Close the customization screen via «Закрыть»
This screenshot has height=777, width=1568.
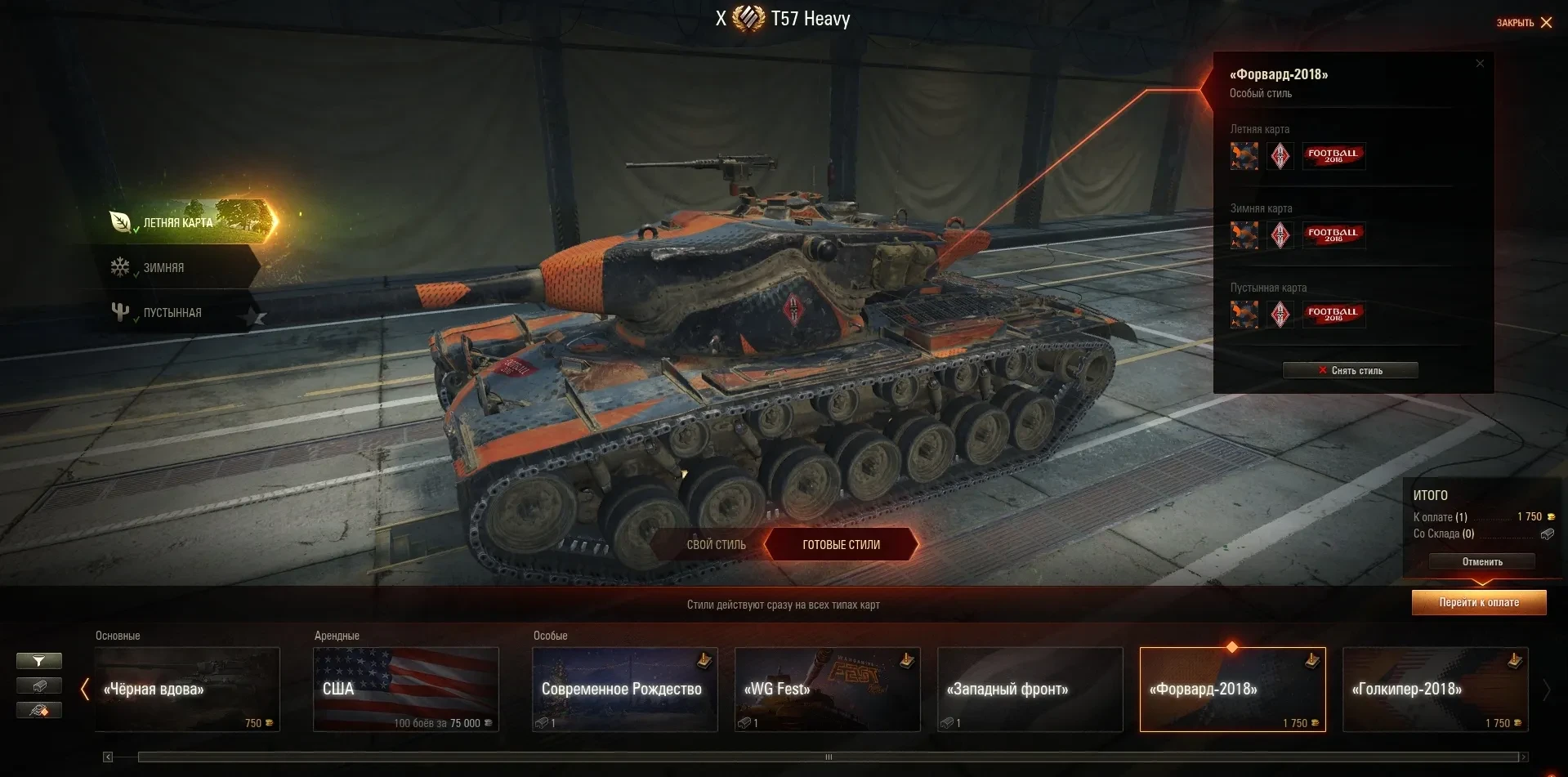click(1524, 23)
